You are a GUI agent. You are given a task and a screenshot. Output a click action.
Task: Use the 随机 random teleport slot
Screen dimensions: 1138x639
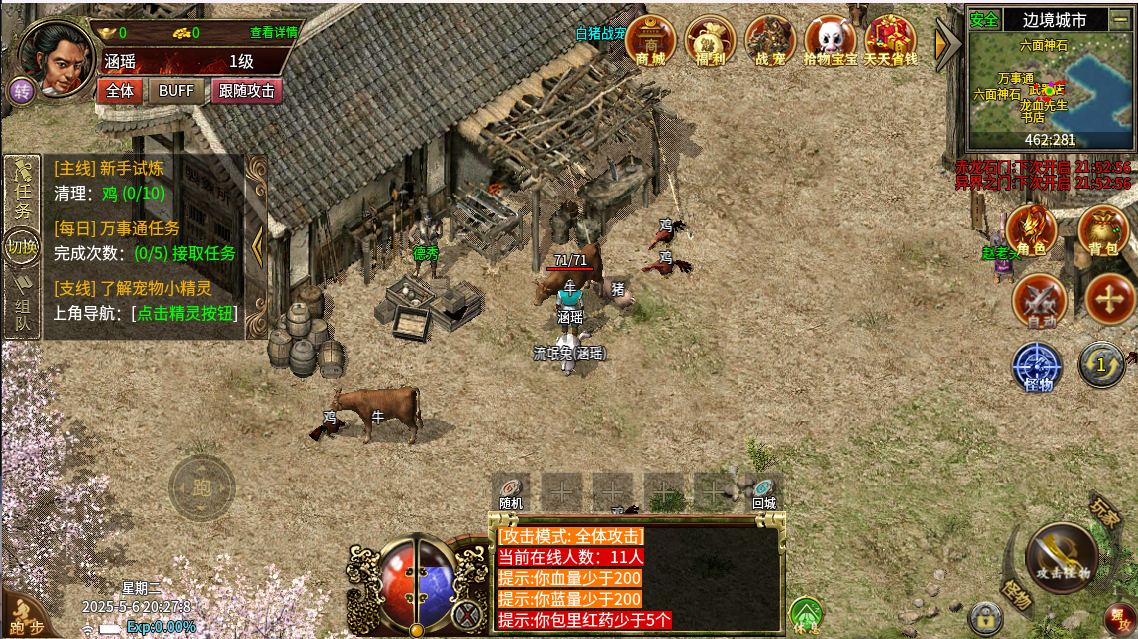[x=512, y=490]
